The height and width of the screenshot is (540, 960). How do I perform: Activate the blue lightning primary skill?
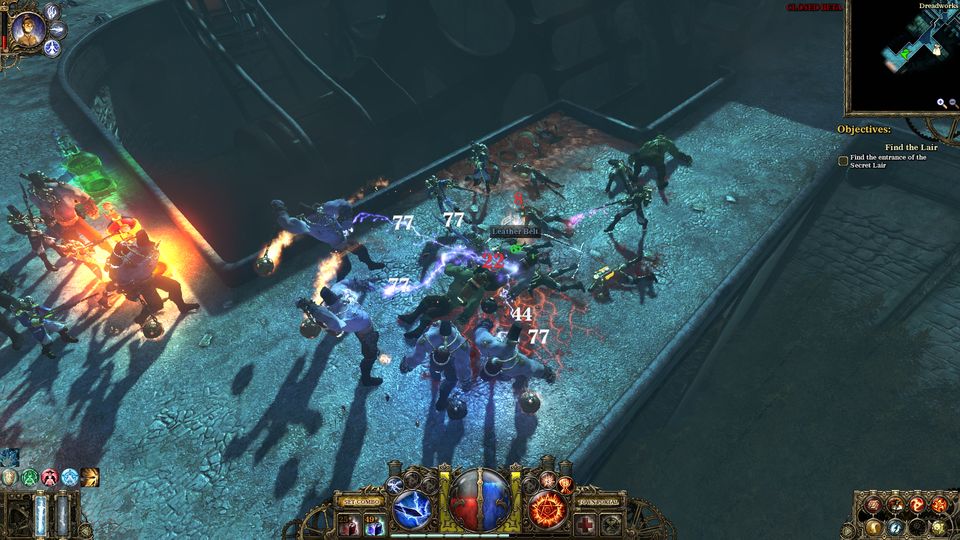411,509
